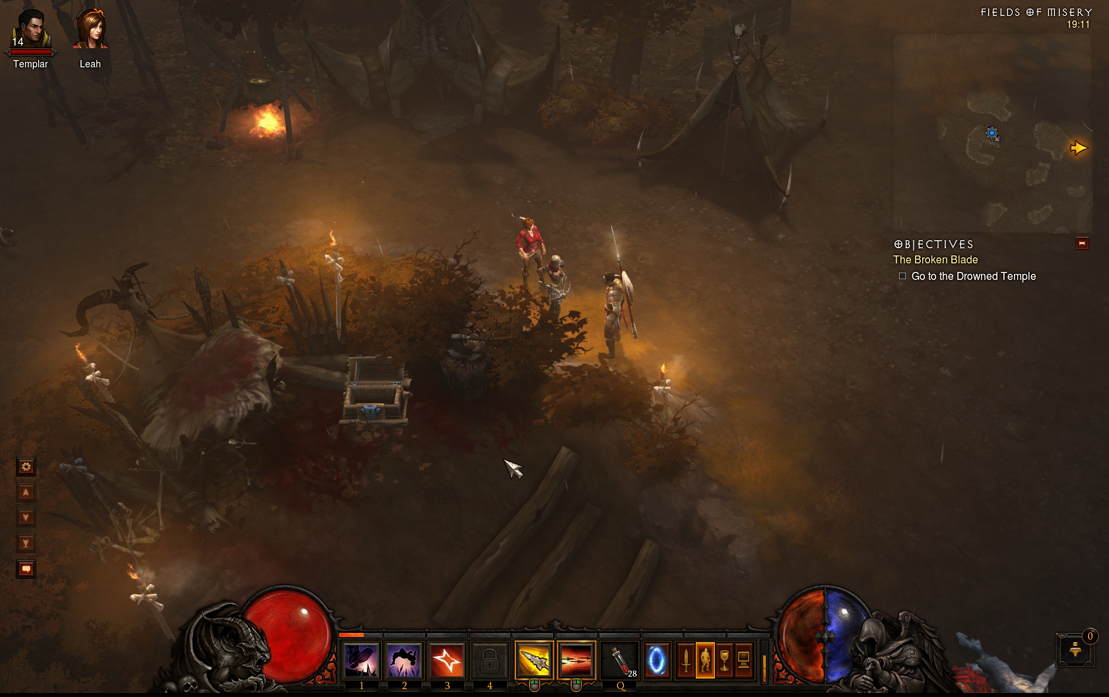Viewport: 1109px width, 697px height.
Task: Select the Templar follower portrait
Action: 31,32
